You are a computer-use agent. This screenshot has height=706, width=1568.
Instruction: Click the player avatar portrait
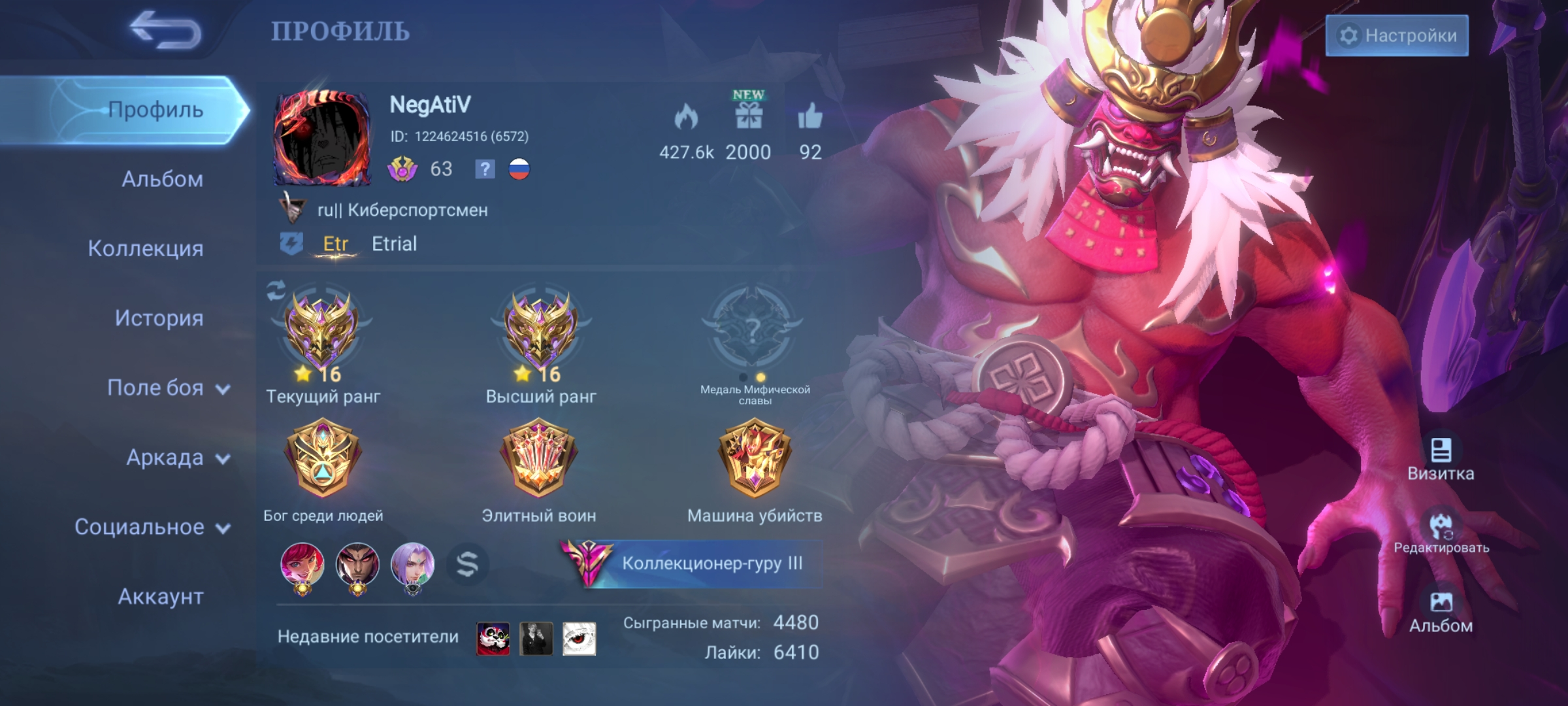coord(322,139)
